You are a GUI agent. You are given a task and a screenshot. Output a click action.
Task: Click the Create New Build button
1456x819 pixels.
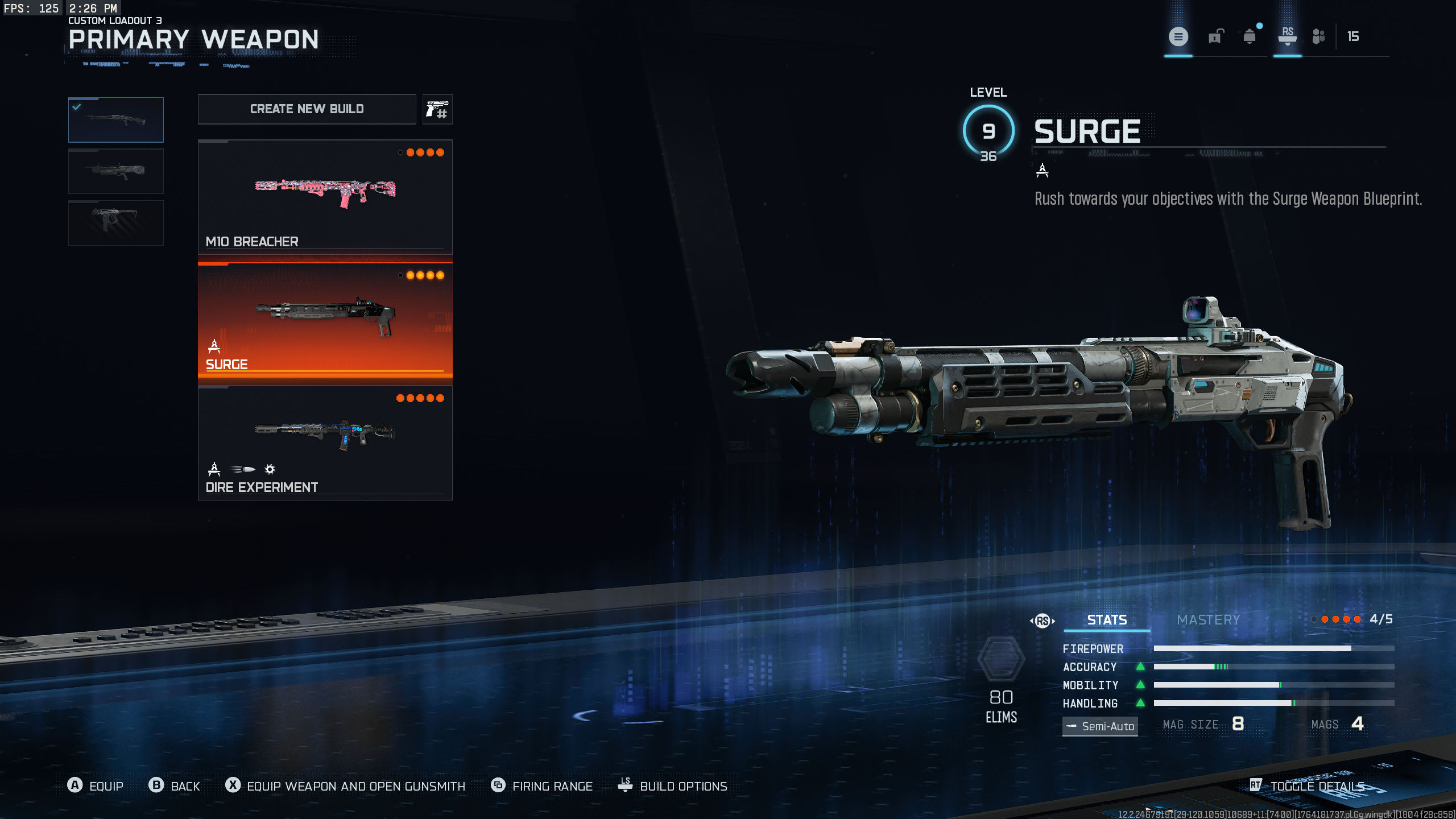(x=307, y=109)
